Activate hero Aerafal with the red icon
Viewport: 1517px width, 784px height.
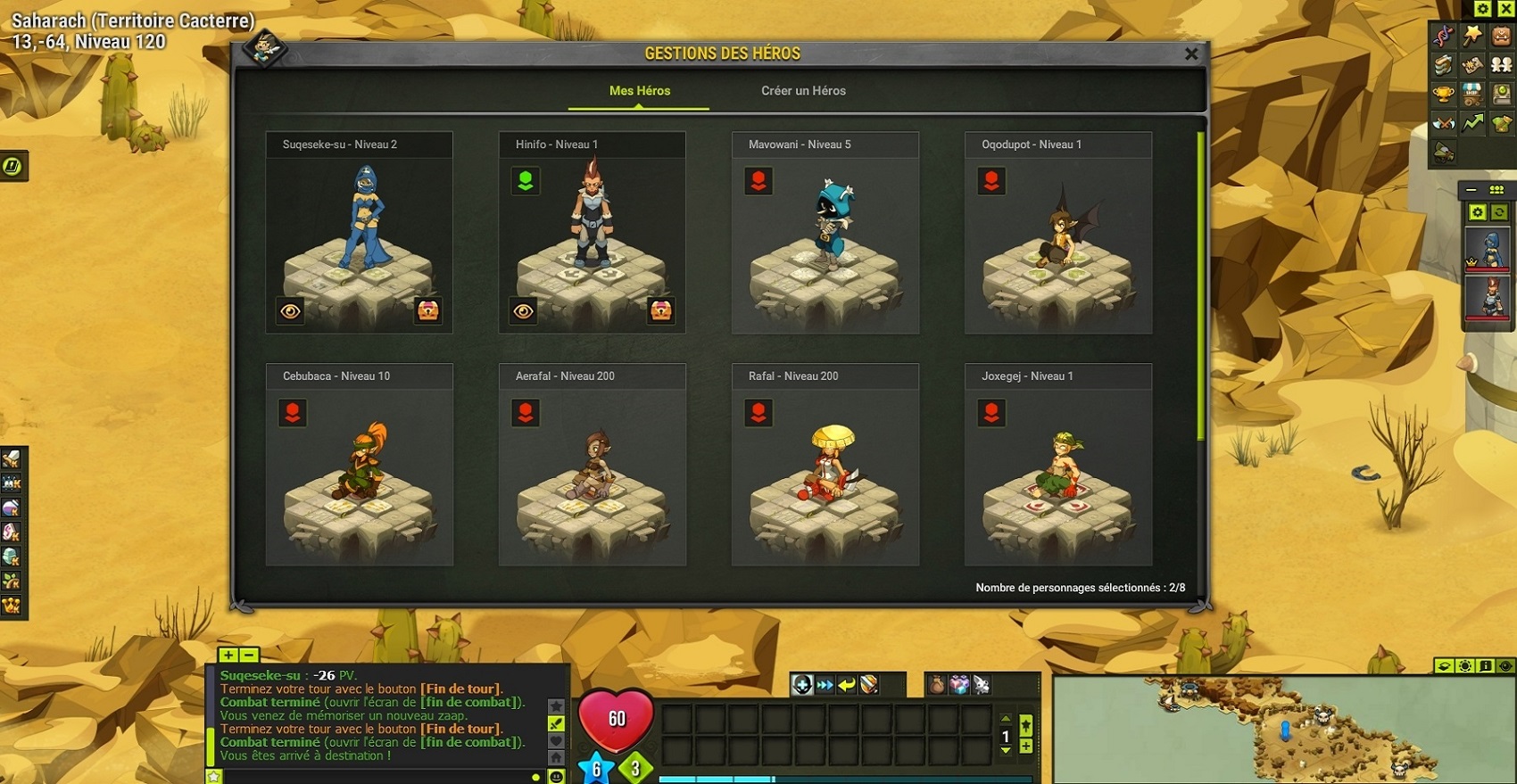[526, 413]
